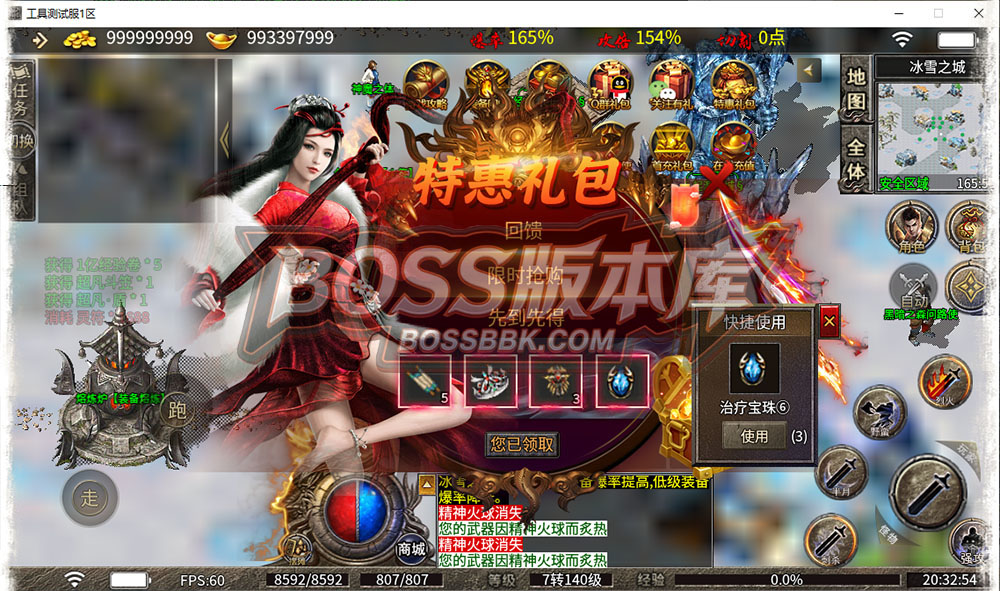Open the 首充礼包 first-recharge gift icon
This screenshot has width=1000, height=591.
click(x=673, y=148)
